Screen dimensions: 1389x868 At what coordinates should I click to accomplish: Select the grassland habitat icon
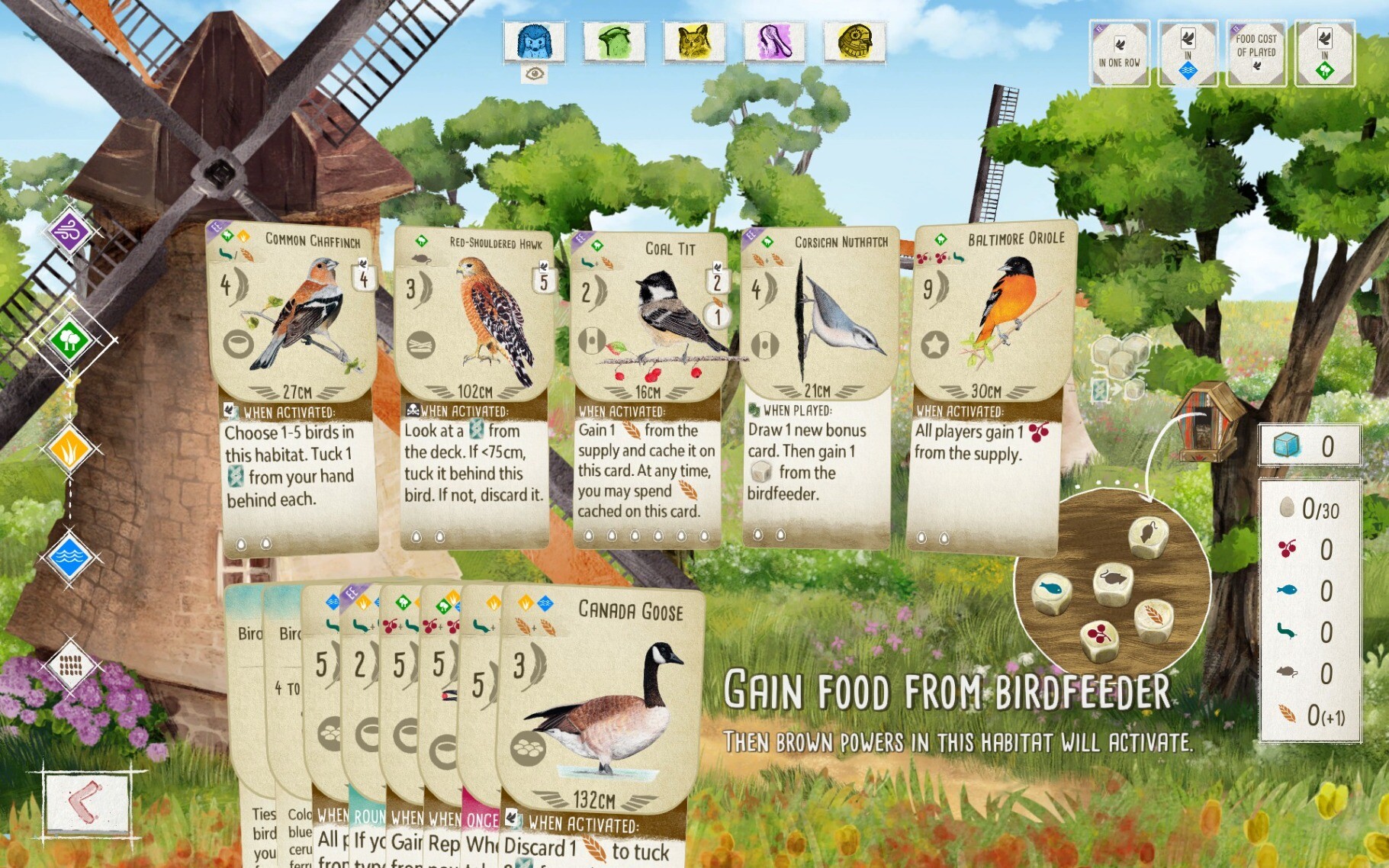[x=70, y=448]
